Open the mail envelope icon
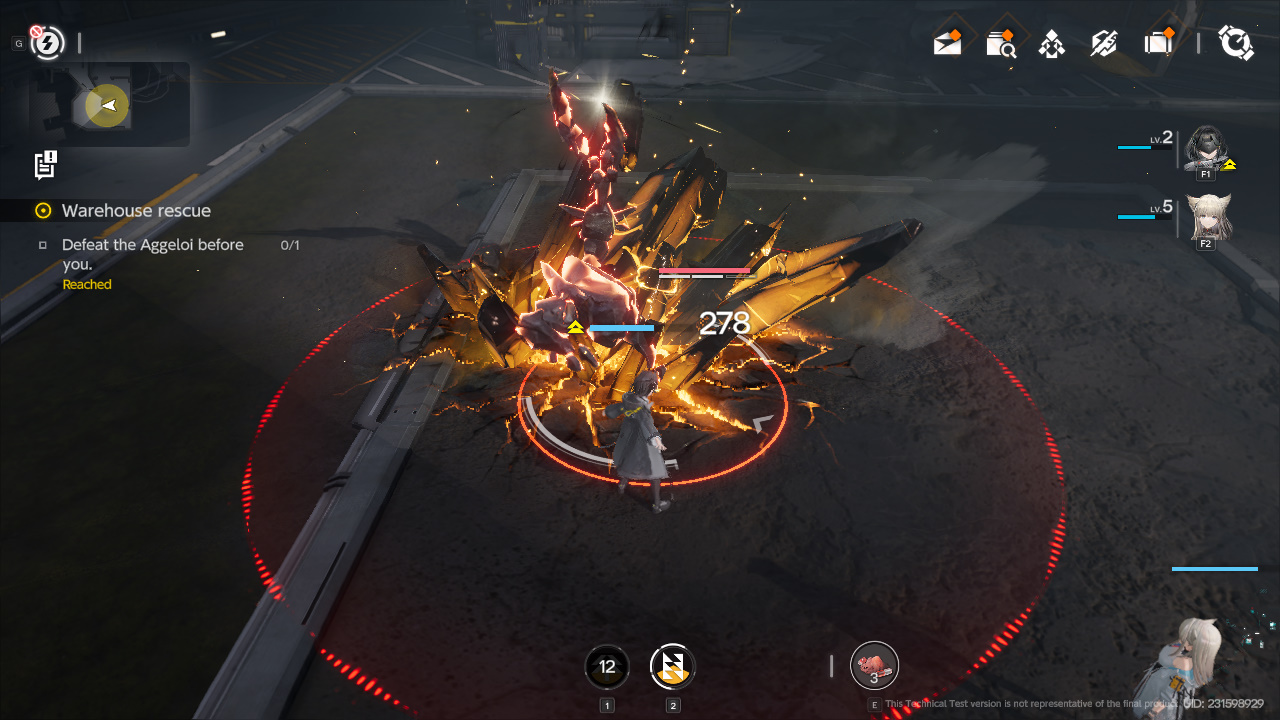Viewport: 1280px width, 720px height. point(947,43)
